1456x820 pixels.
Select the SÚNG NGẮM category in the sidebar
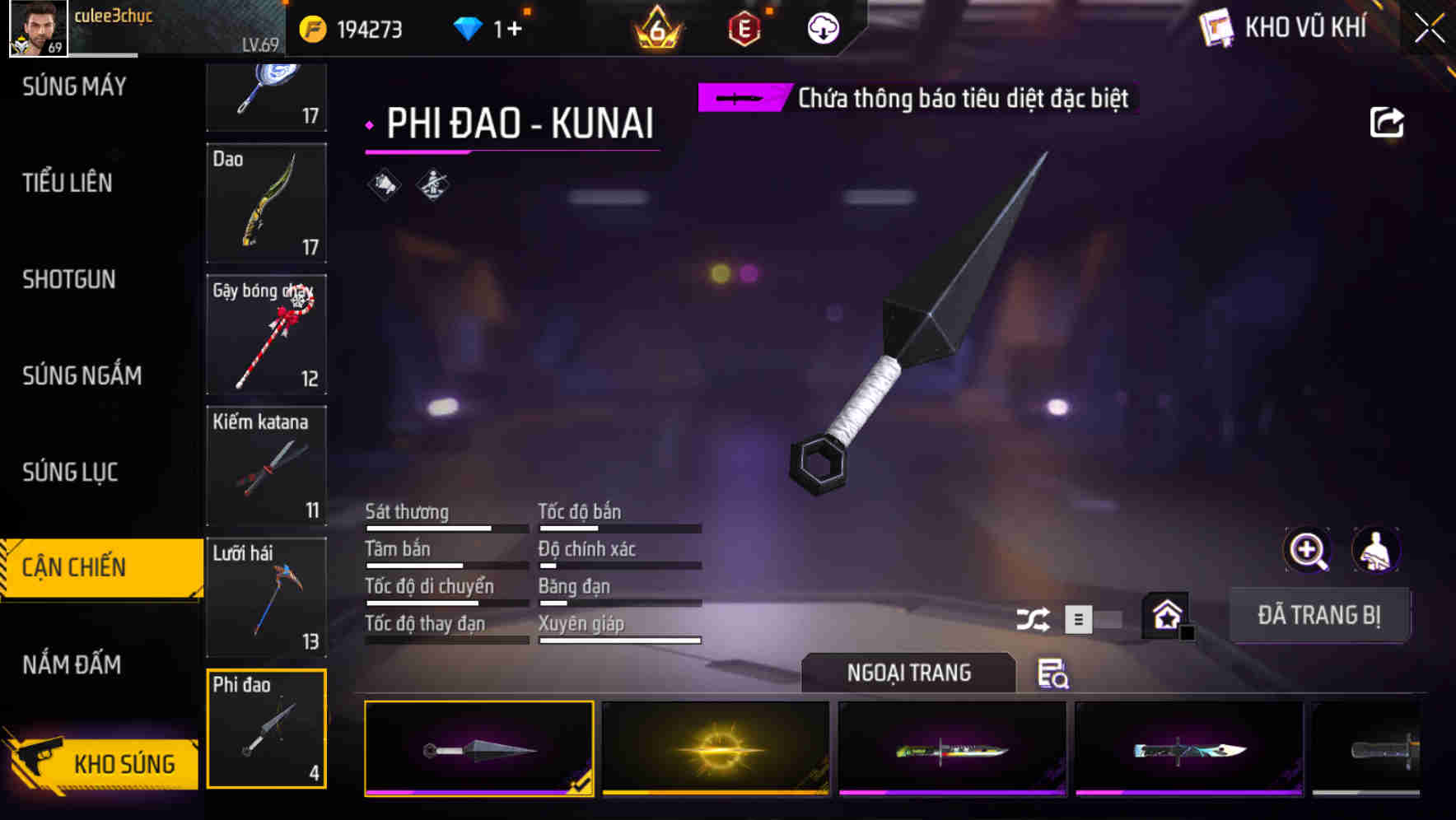(80, 375)
